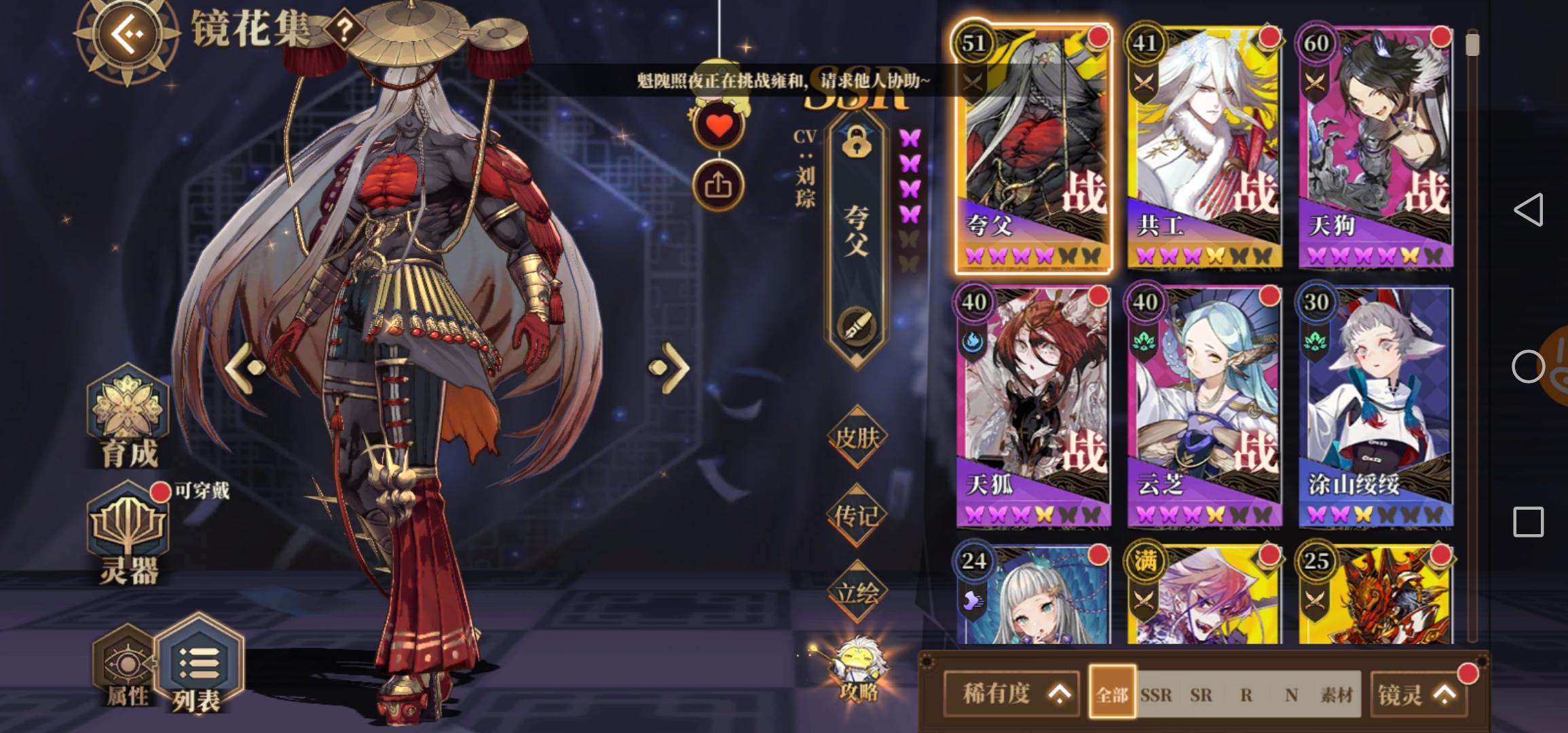Open the 镜灵 dropdown filter
1568x733 pixels.
coord(1419,694)
